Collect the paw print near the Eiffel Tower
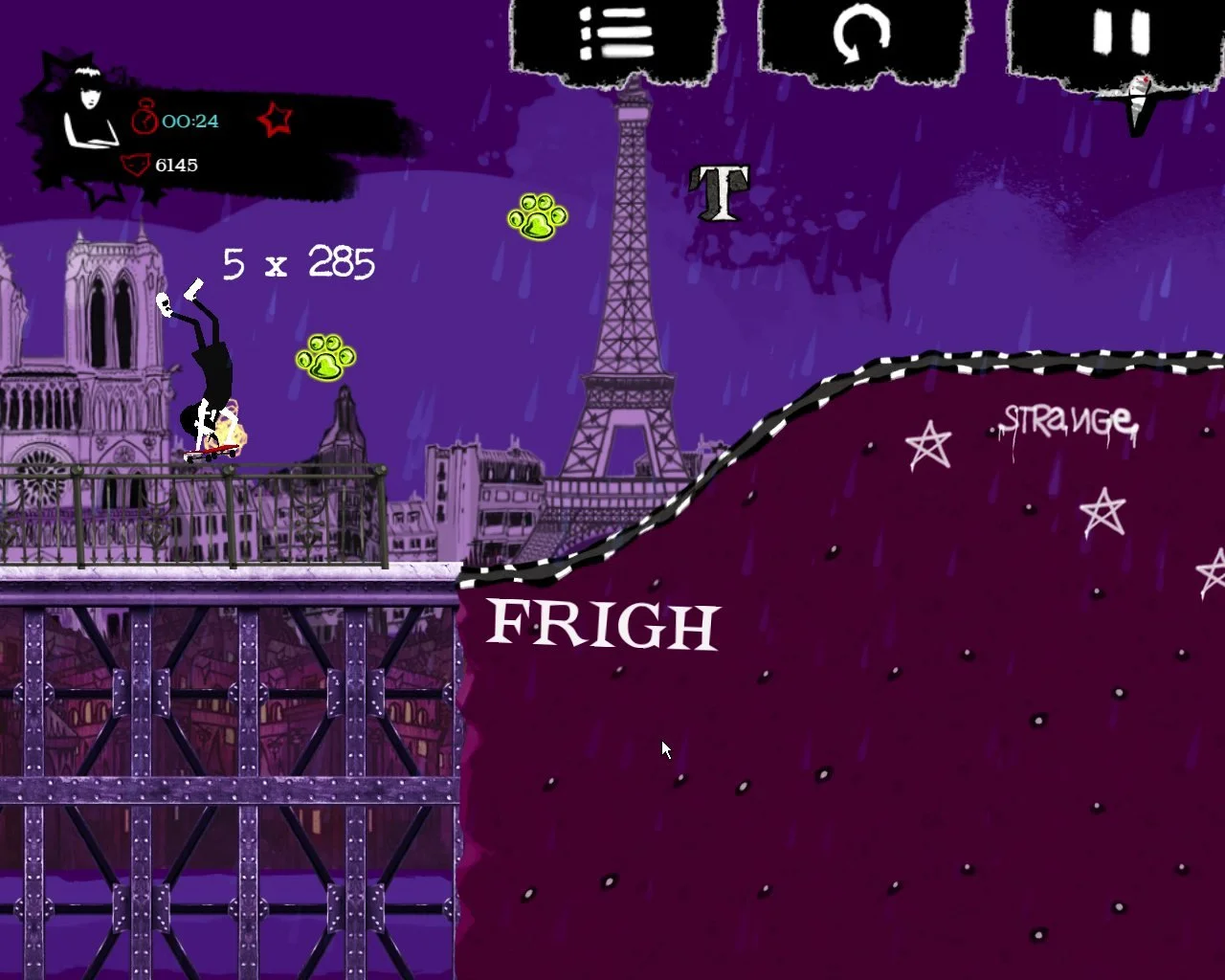This screenshot has height=980, width=1225. 538,216
